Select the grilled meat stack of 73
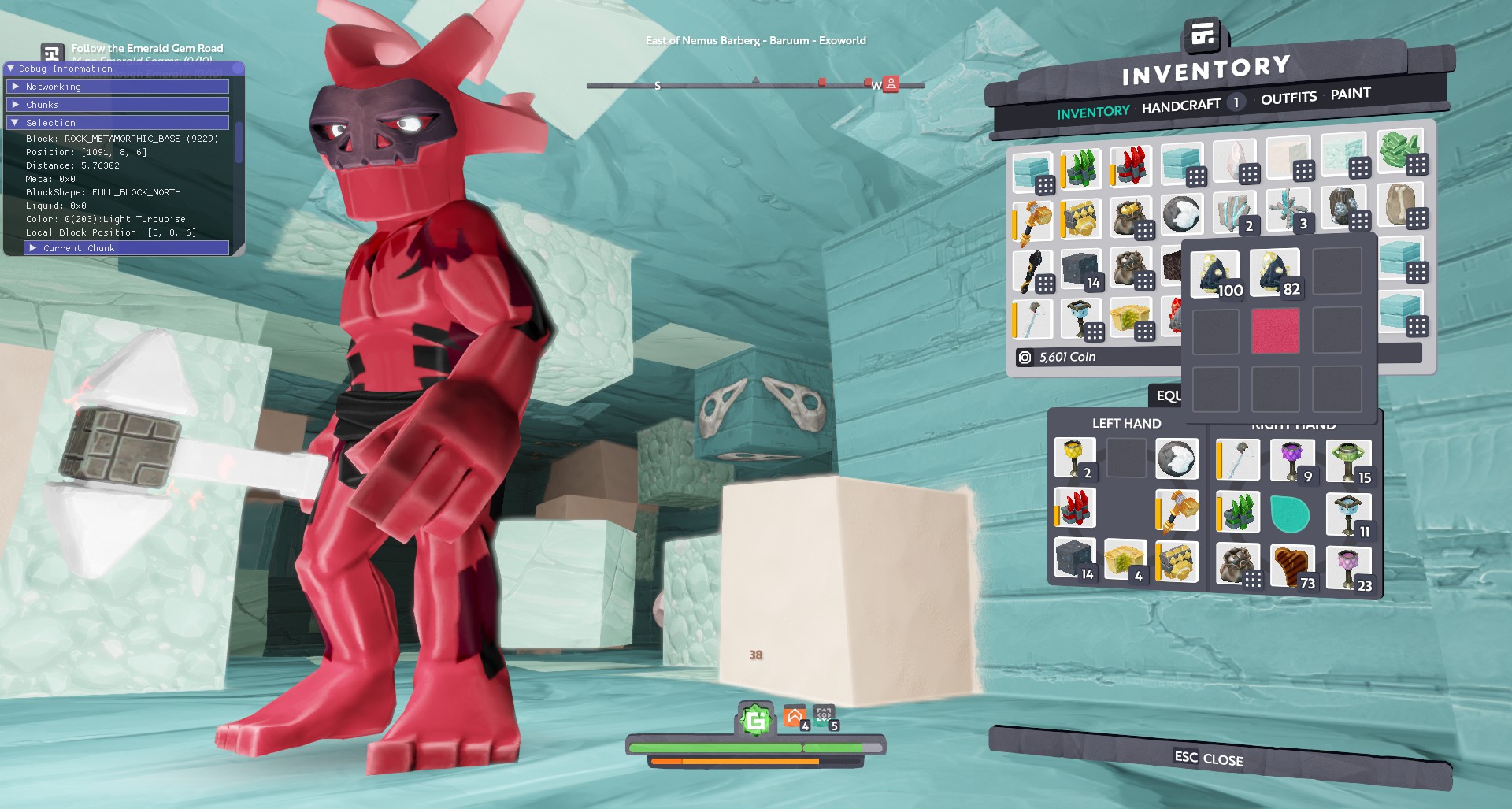The image size is (1512, 809). click(x=1292, y=566)
